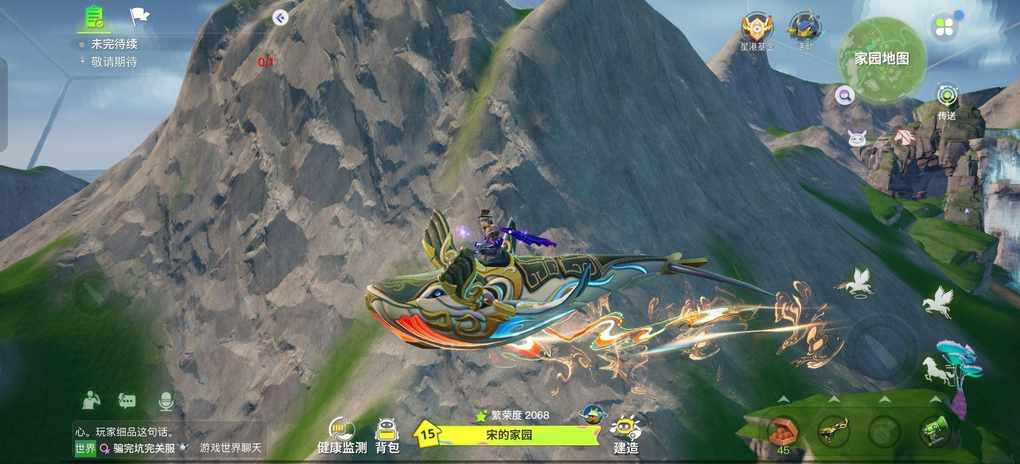Enter 建造 build mode

click(627, 434)
